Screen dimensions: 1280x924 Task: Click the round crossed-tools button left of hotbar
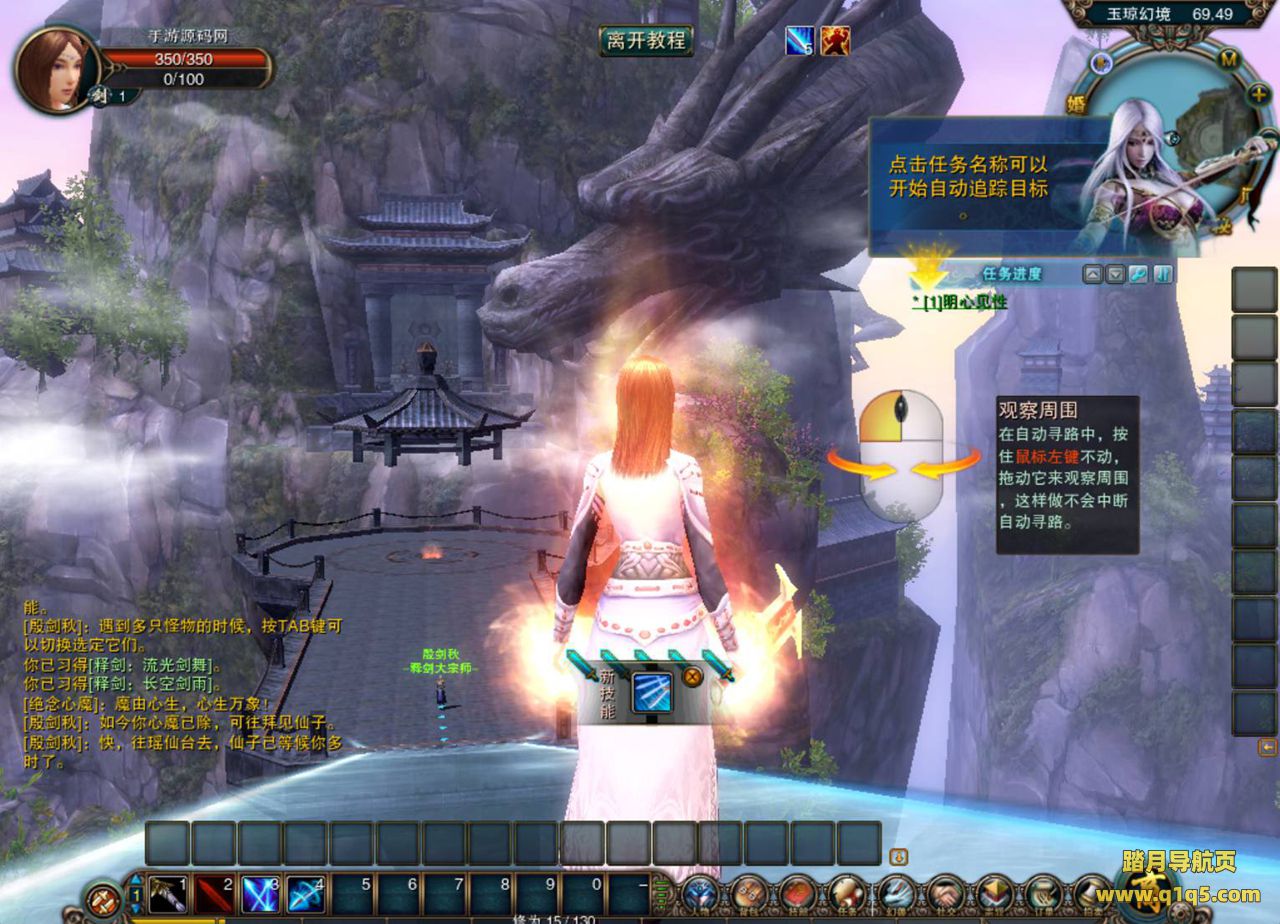point(103,898)
